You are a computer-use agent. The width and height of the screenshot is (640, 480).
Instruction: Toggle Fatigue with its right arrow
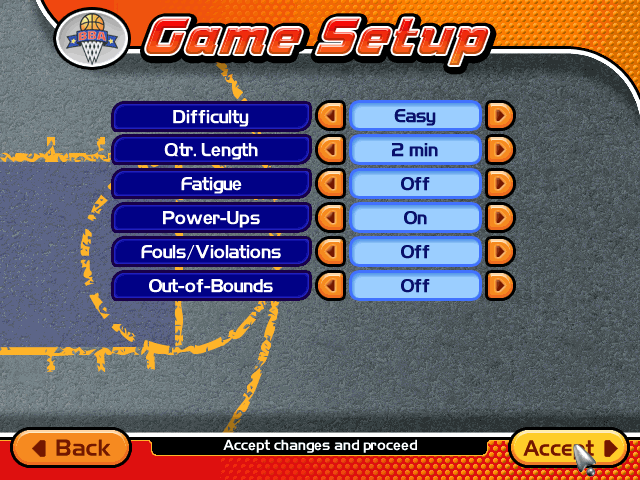coord(500,184)
